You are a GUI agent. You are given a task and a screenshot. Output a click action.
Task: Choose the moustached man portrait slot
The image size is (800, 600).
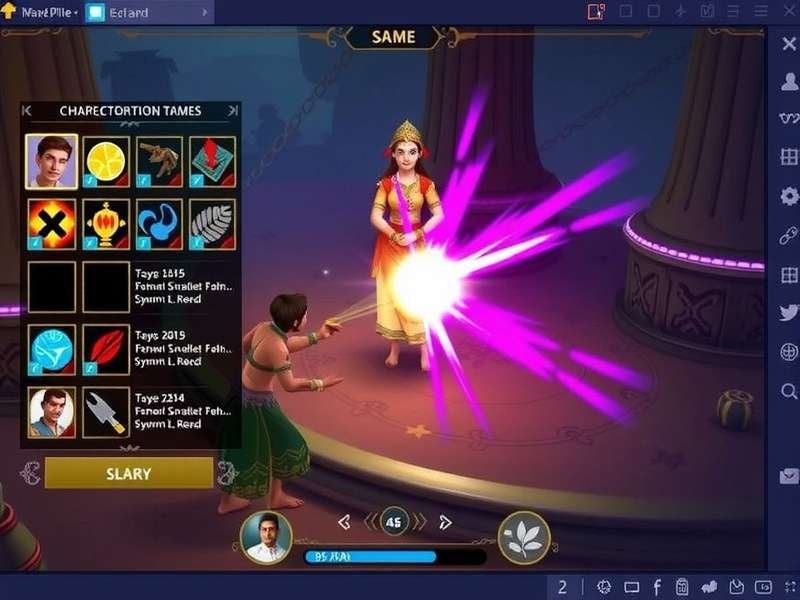coord(52,411)
